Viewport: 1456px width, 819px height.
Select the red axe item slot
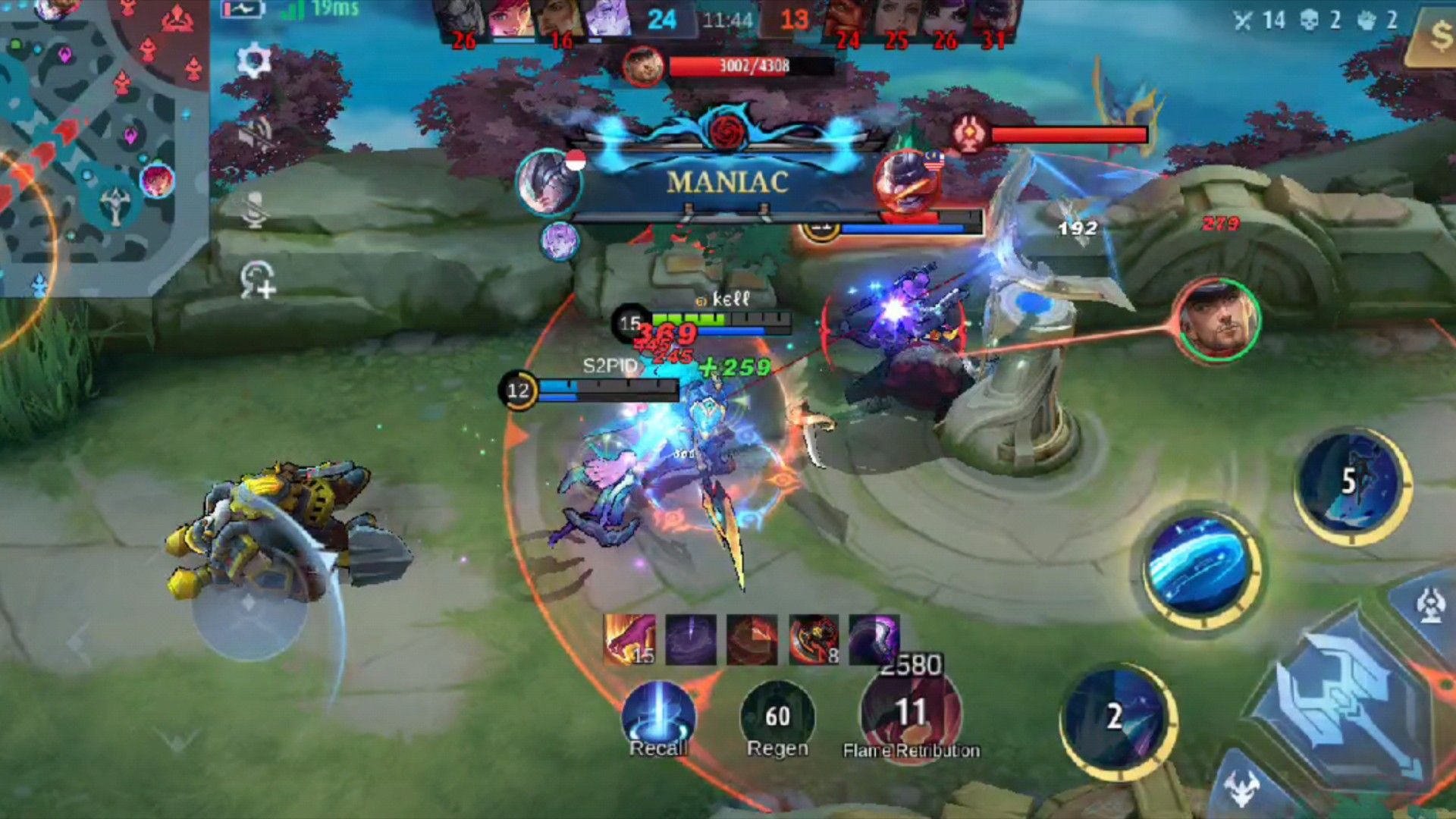[814, 639]
